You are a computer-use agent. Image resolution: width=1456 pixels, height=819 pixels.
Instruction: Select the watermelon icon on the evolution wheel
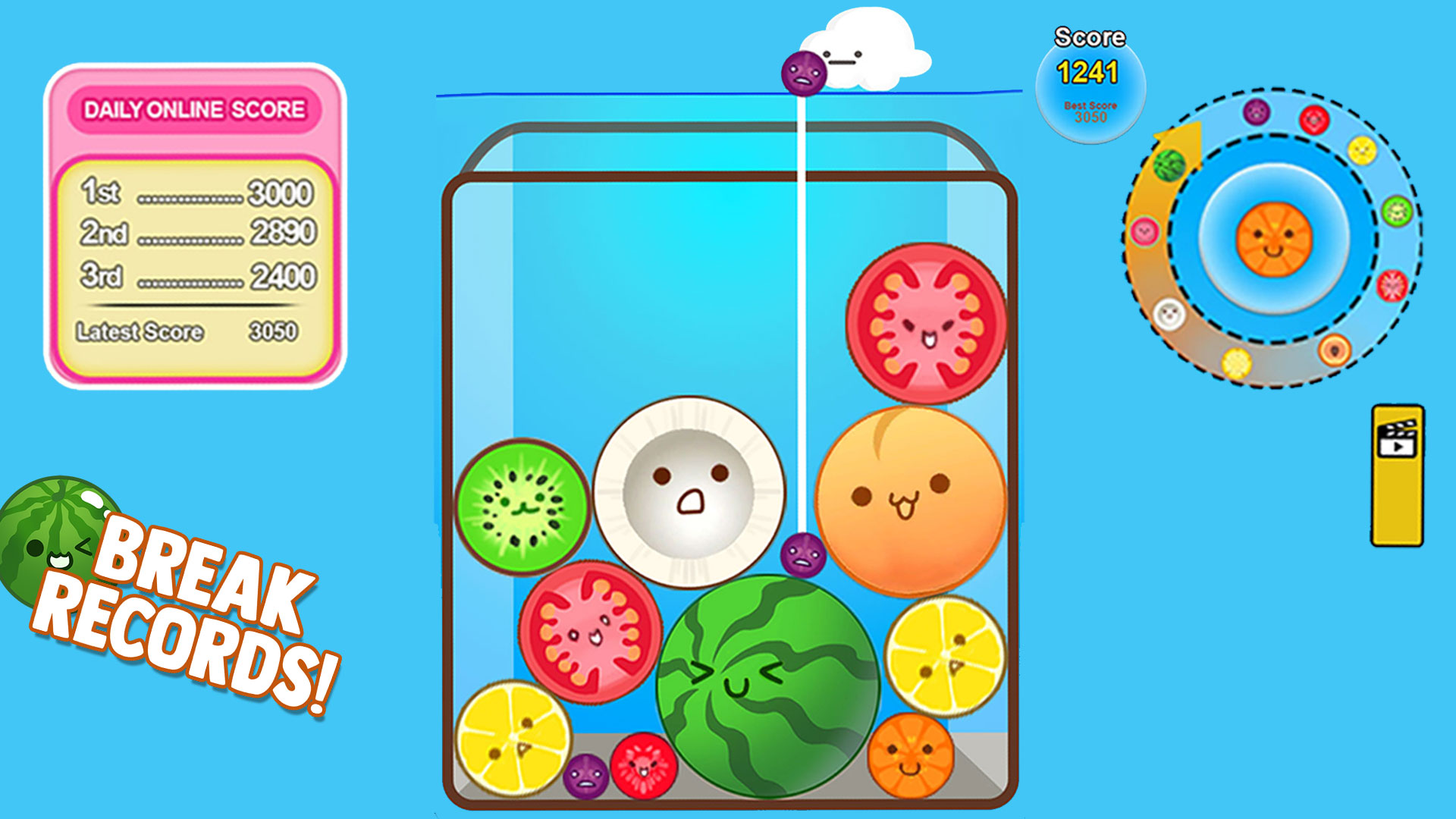point(1169,164)
